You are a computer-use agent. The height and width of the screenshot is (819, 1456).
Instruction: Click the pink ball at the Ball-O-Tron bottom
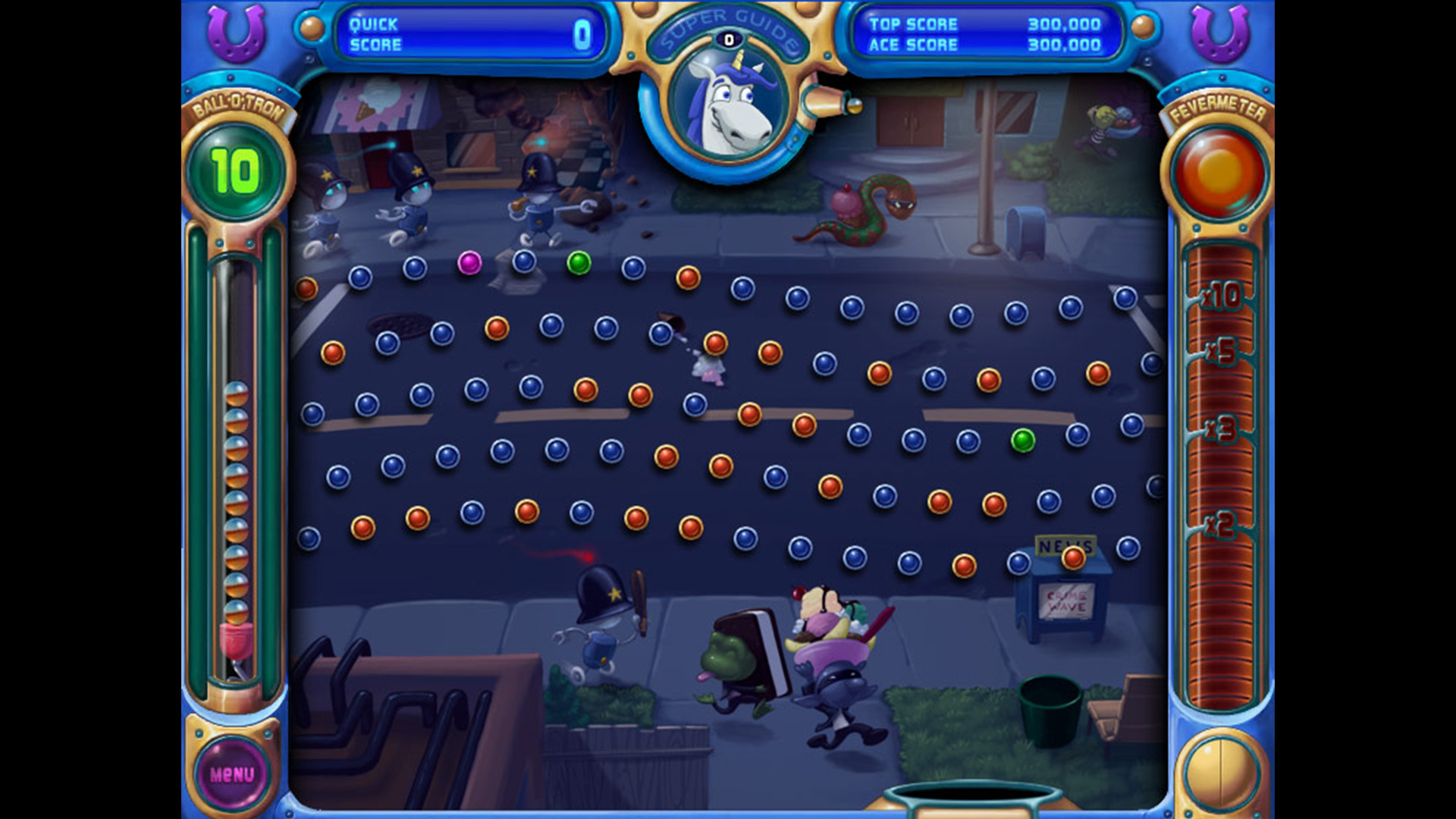coord(236,641)
